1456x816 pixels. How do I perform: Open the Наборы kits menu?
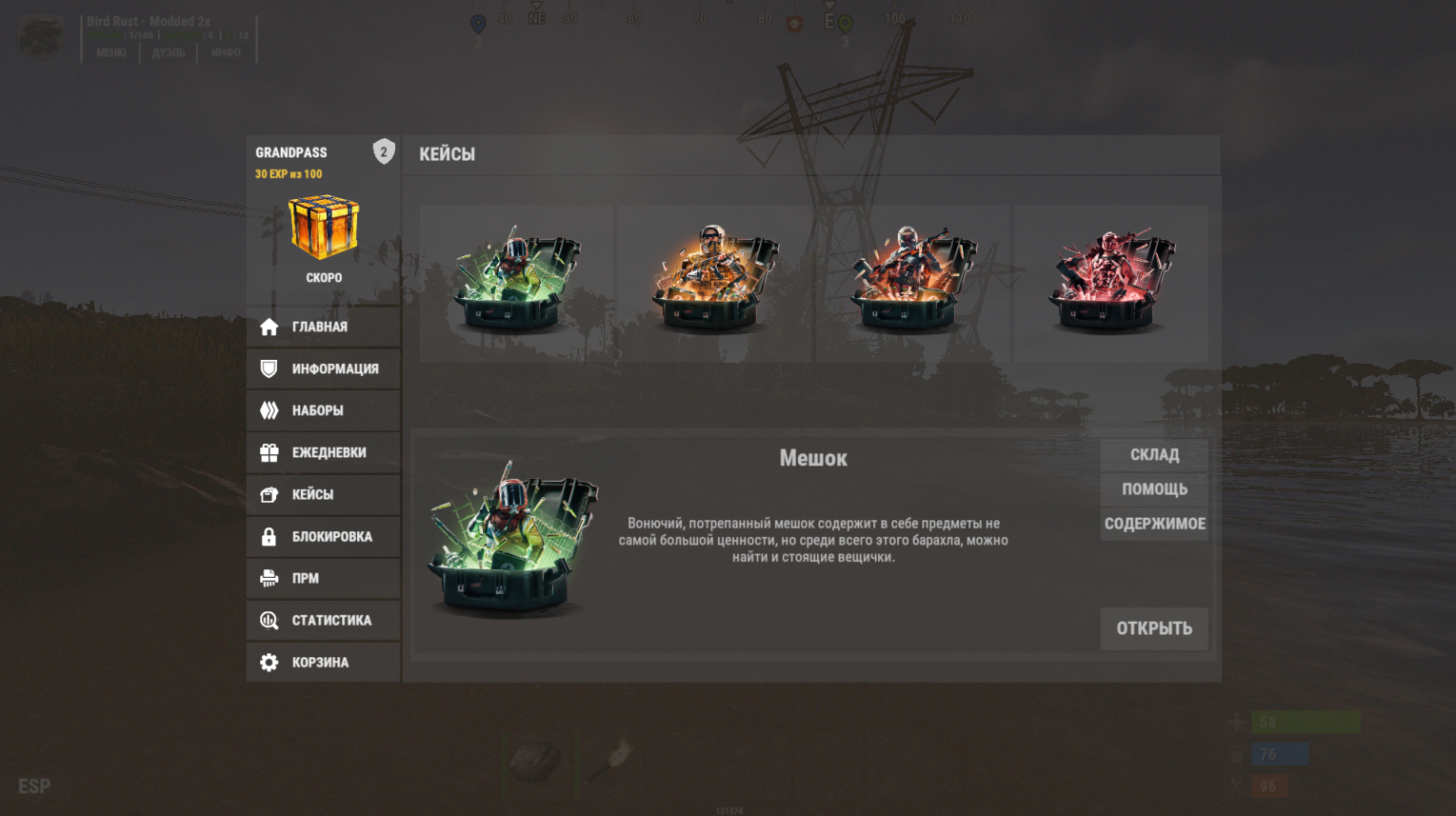point(323,410)
